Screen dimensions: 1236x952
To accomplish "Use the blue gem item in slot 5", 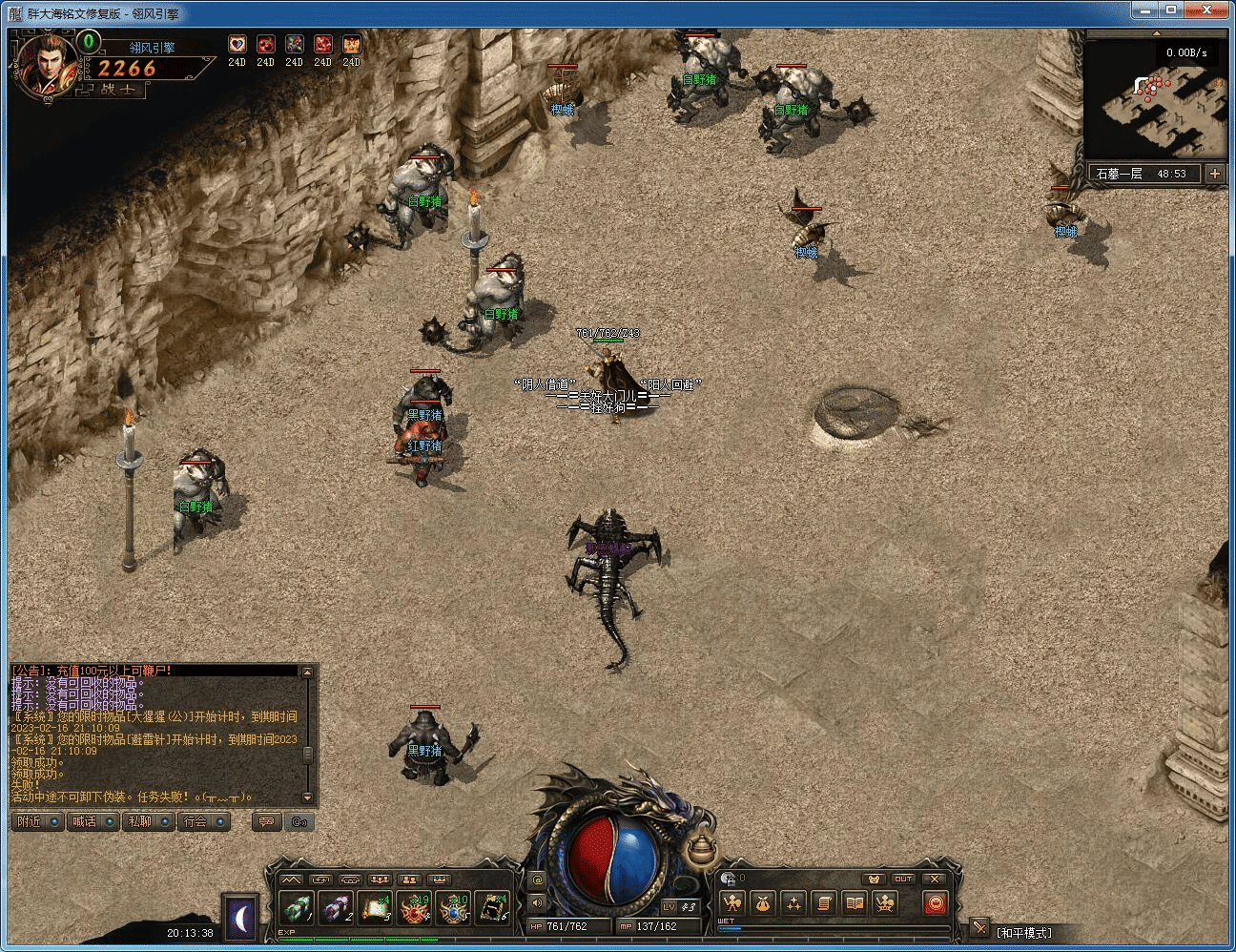I will click(453, 909).
